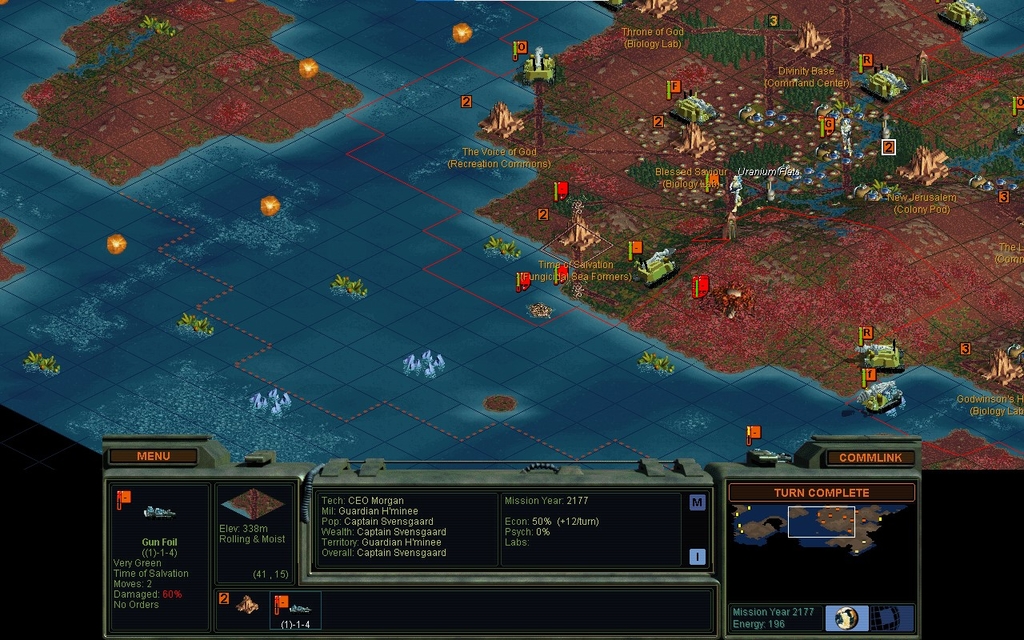Click the TURN COMPLETE button
This screenshot has width=1024, height=640.
pos(821,493)
